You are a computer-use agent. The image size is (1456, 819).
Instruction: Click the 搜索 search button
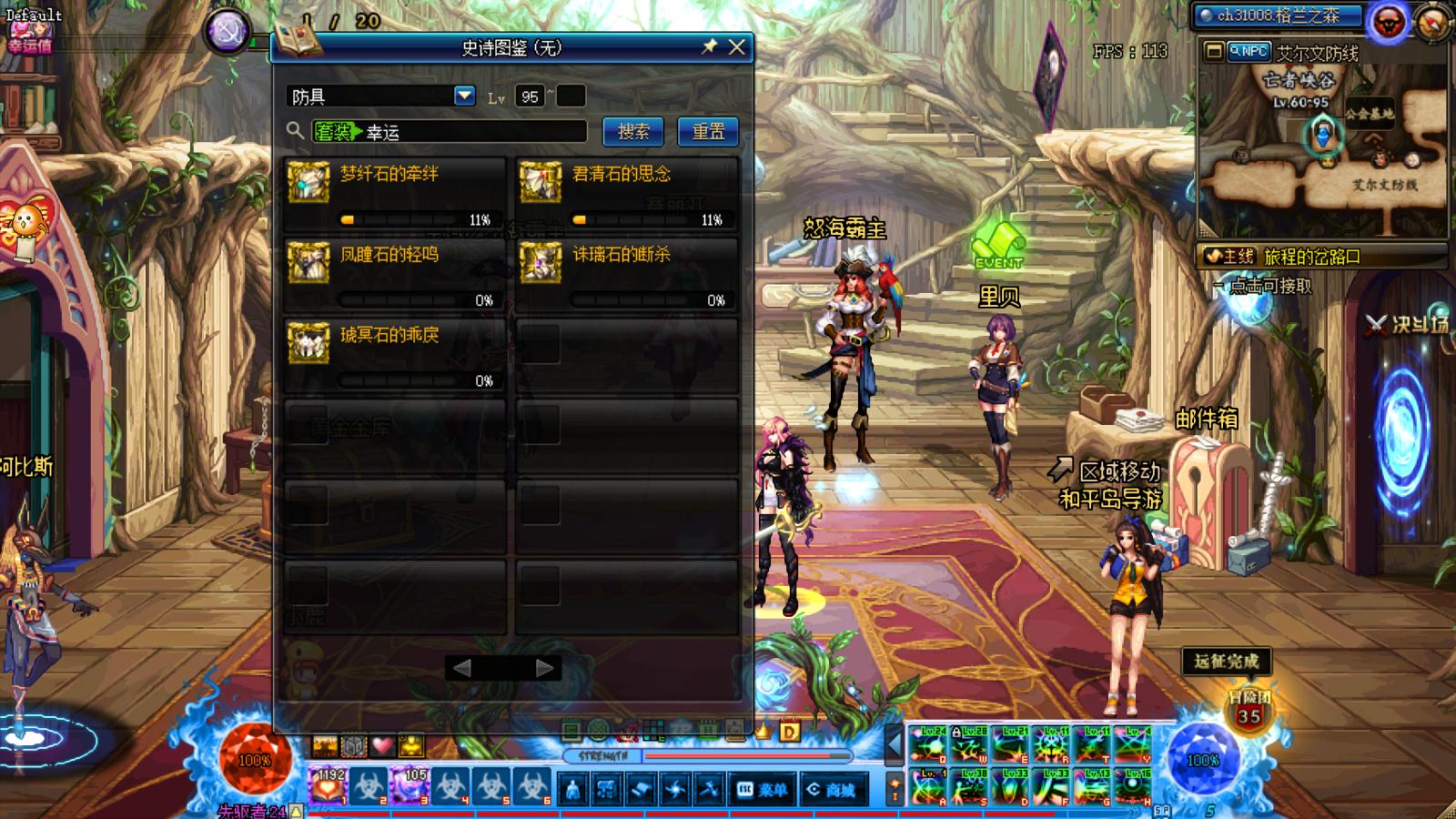click(633, 132)
